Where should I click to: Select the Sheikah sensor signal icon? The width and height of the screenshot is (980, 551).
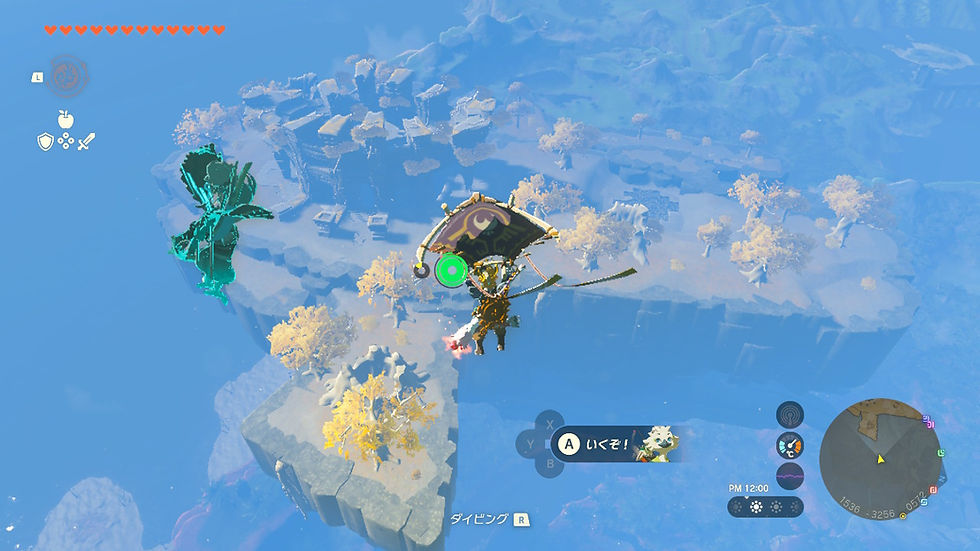[x=789, y=414]
